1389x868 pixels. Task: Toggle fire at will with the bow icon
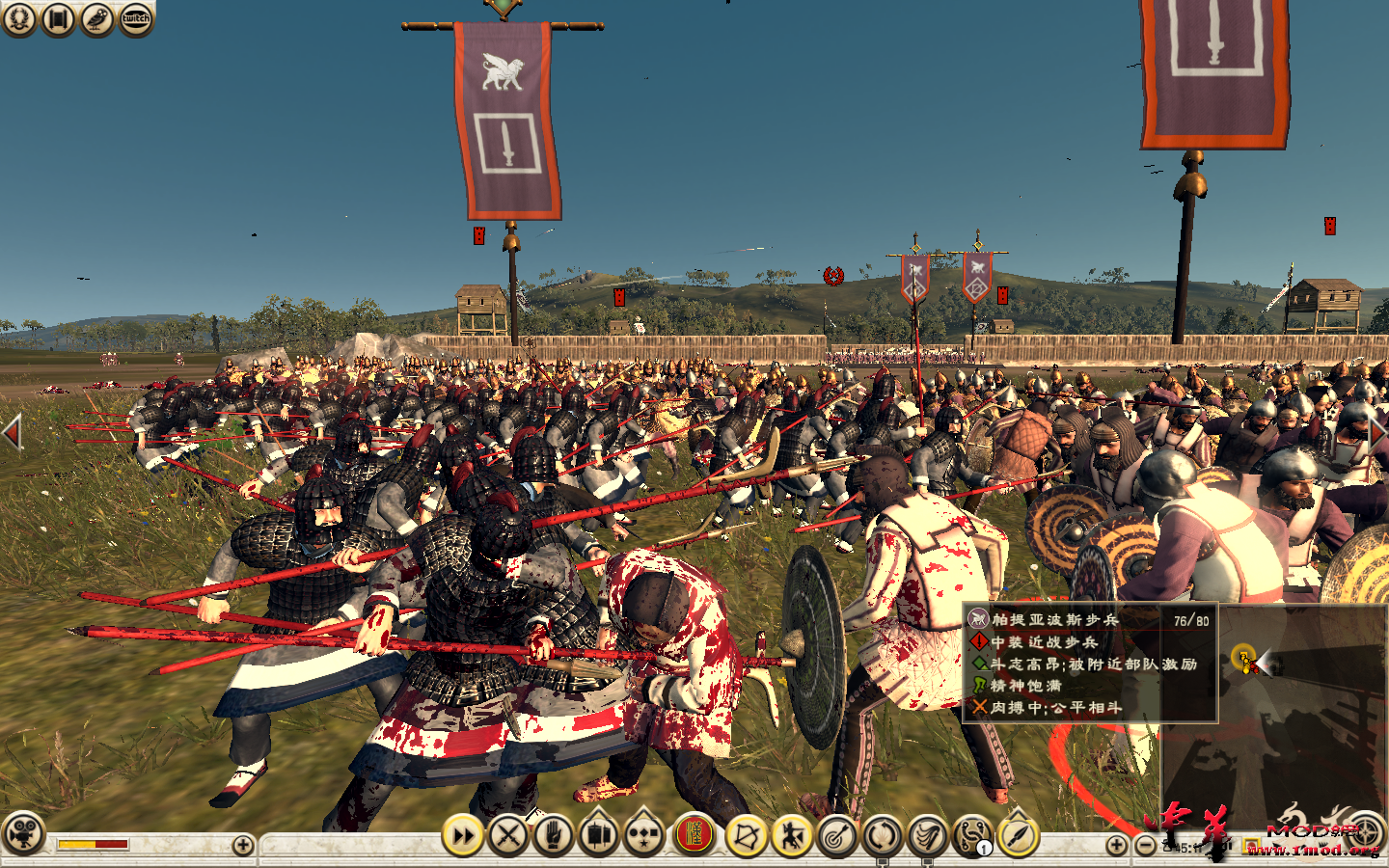pyautogui.click(x=746, y=837)
